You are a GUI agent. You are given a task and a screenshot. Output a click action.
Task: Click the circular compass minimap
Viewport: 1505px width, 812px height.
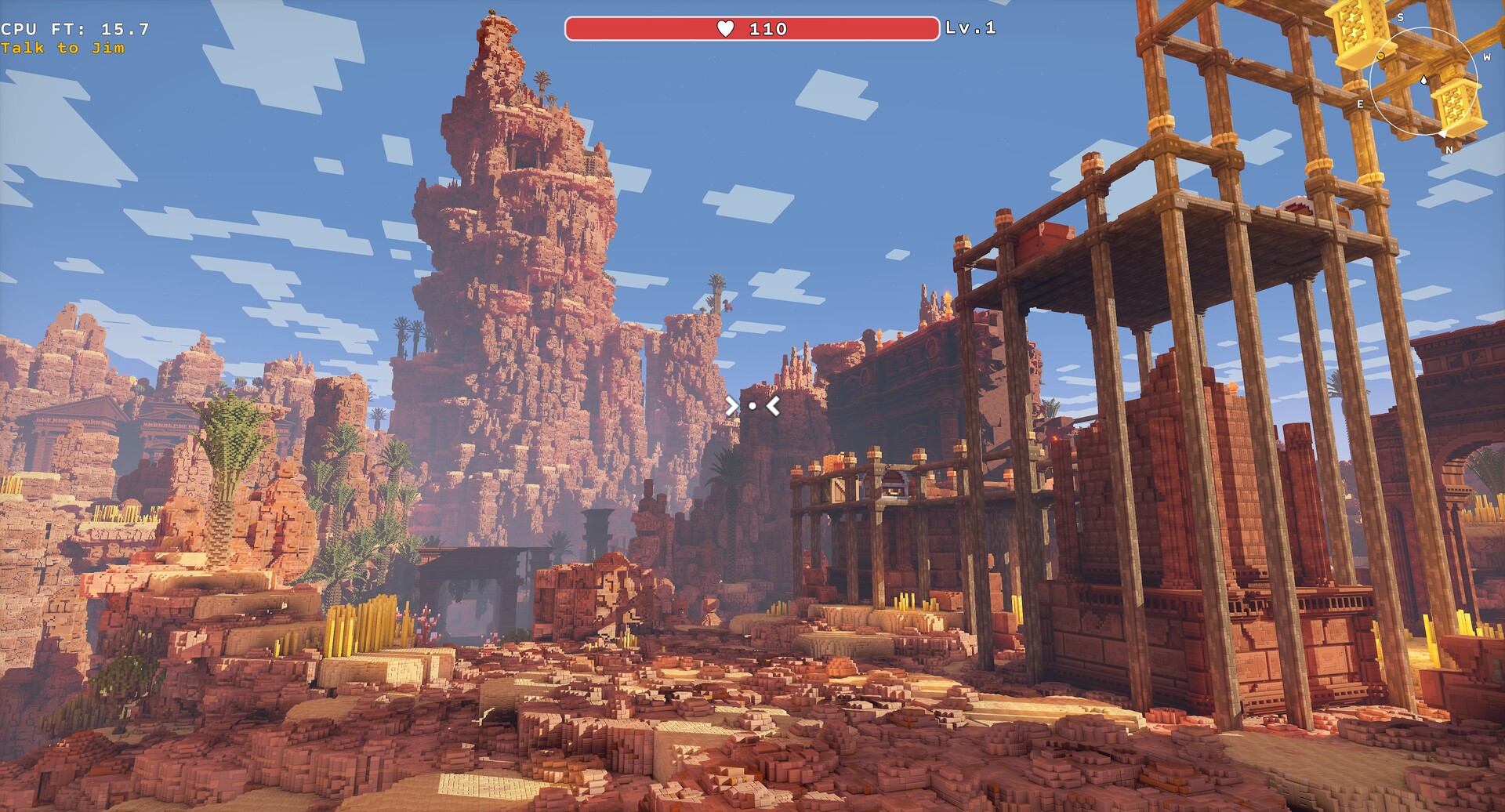pyautogui.click(x=1423, y=82)
